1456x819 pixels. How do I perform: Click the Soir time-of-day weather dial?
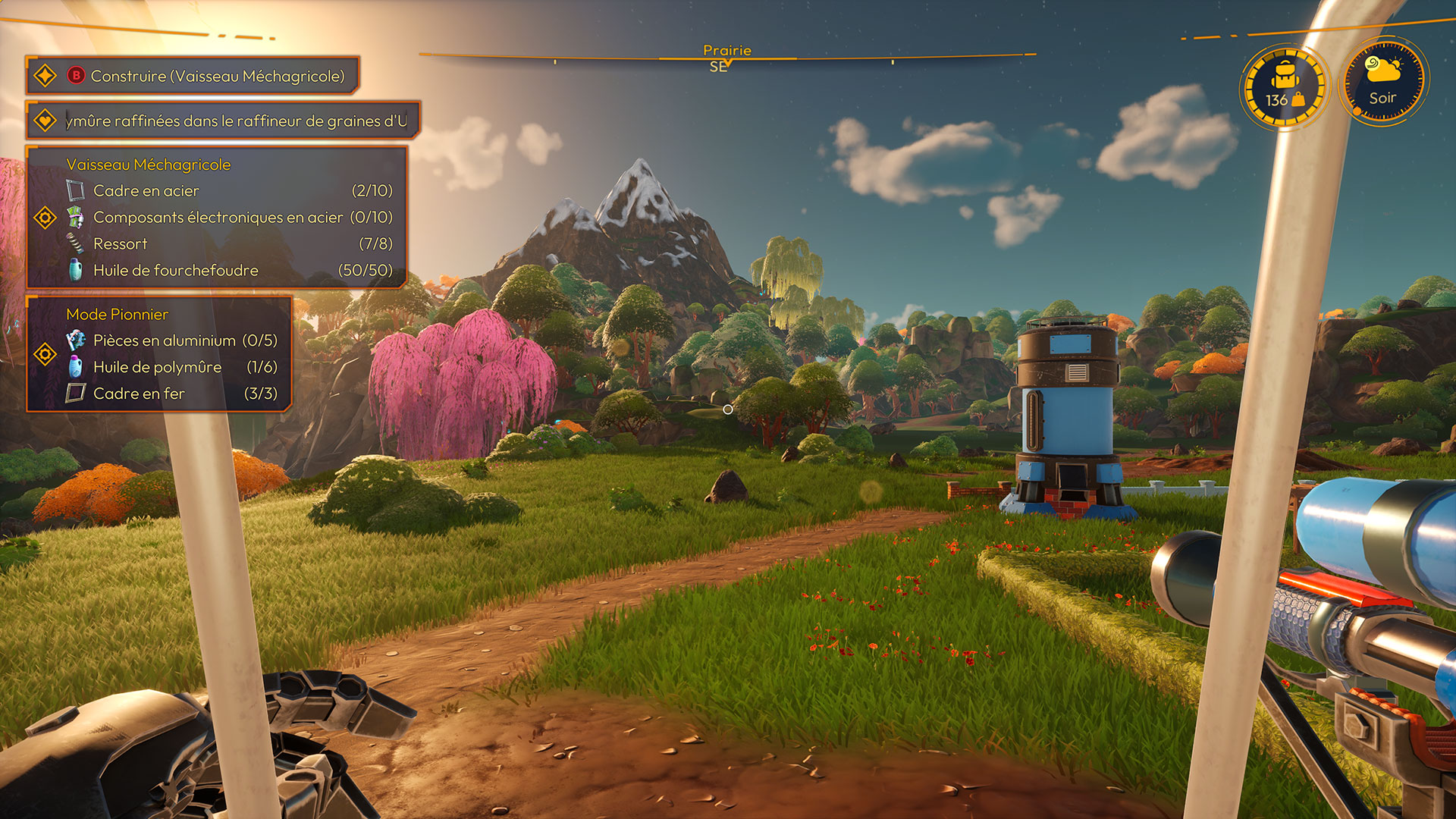pos(1383,83)
